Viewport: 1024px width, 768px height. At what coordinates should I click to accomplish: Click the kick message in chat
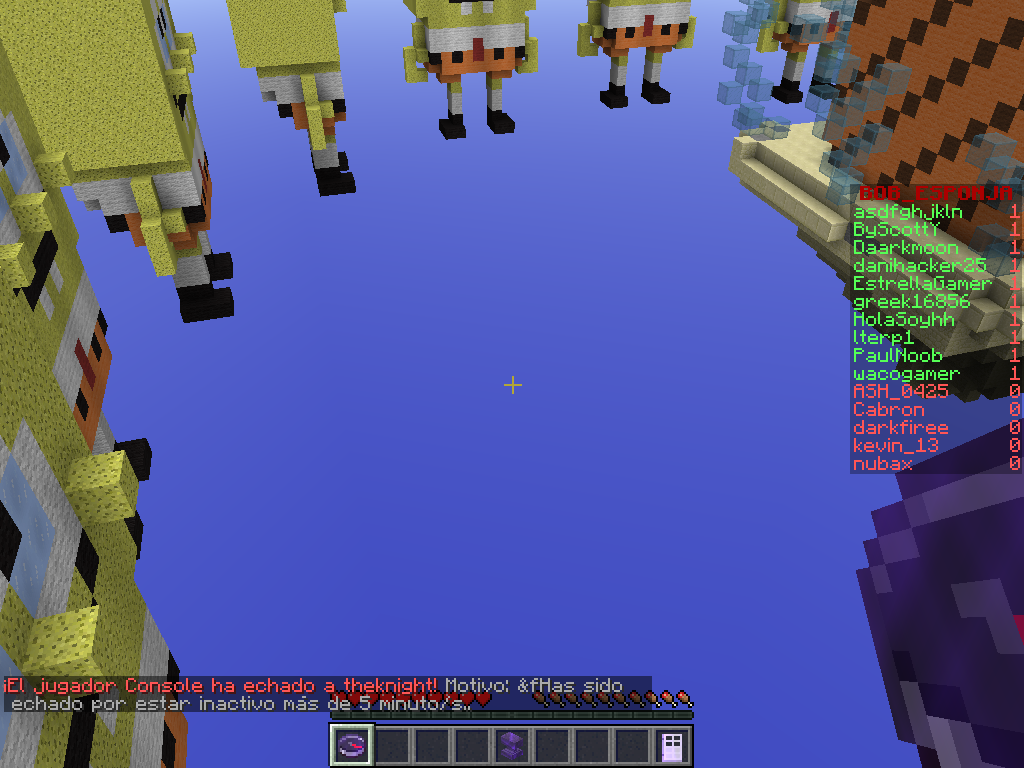coord(310,694)
